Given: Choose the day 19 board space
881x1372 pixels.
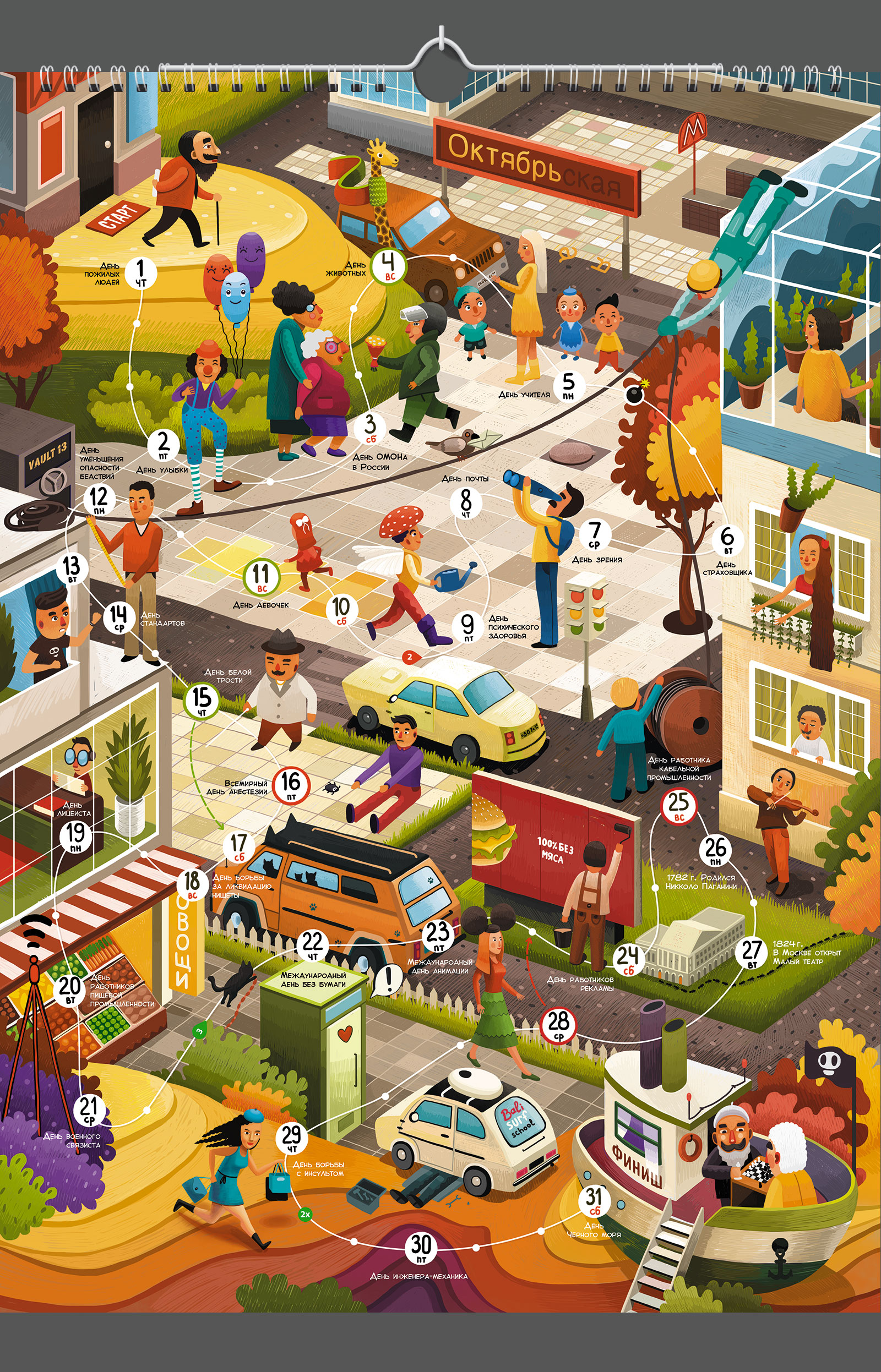Looking at the screenshot, I should coord(75,837).
